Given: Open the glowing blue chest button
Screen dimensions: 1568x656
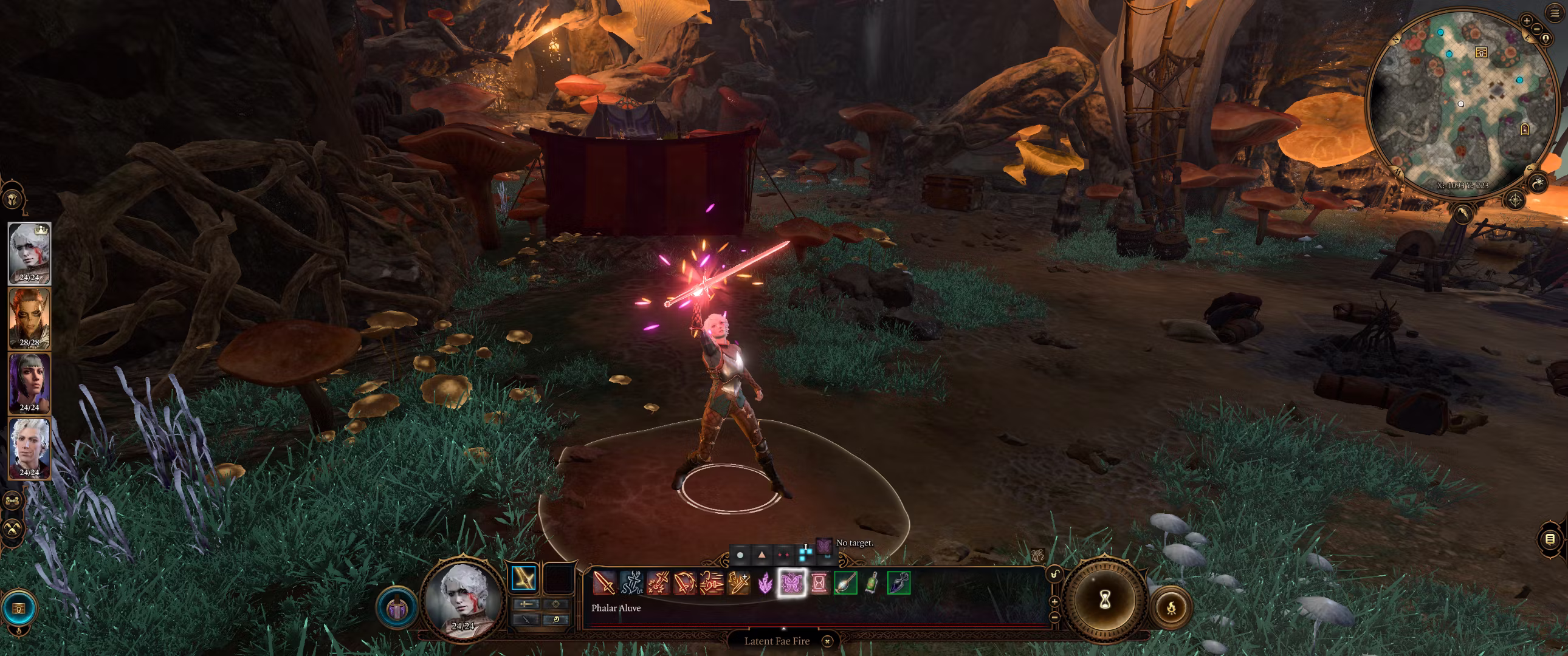Looking at the screenshot, I should click(19, 608).
